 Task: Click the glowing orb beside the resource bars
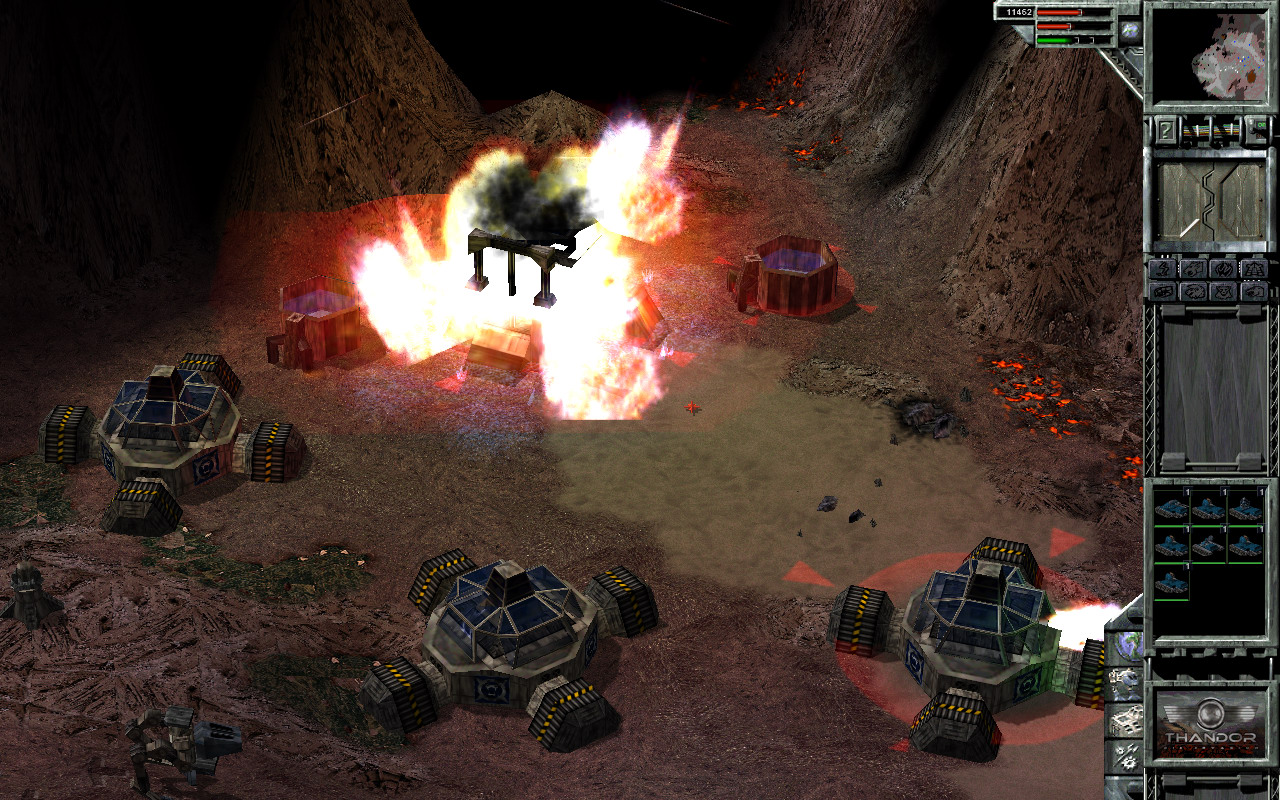coord(1129,31)
